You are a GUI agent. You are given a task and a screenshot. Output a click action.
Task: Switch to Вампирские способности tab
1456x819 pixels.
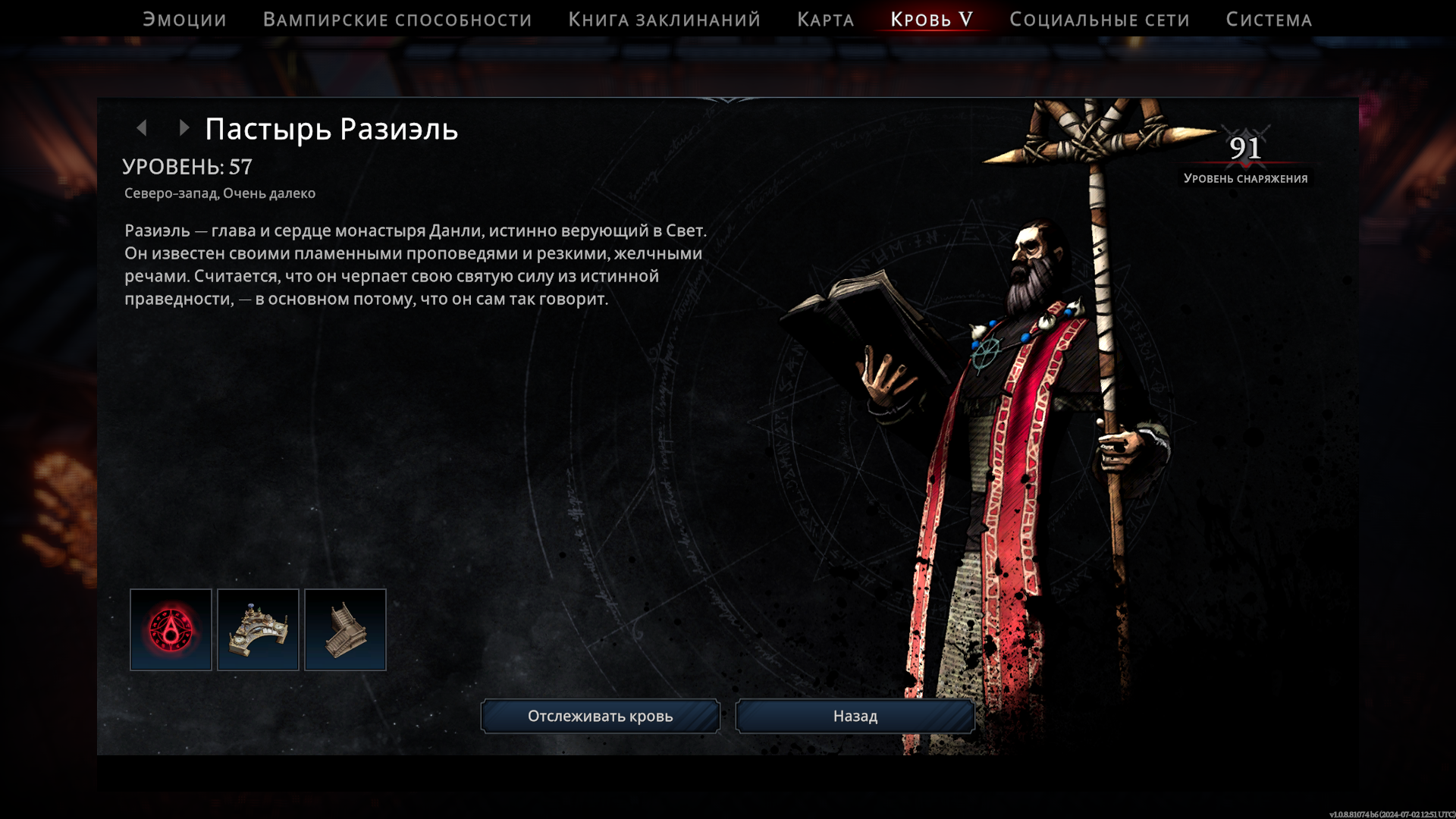tap(397, 20)
